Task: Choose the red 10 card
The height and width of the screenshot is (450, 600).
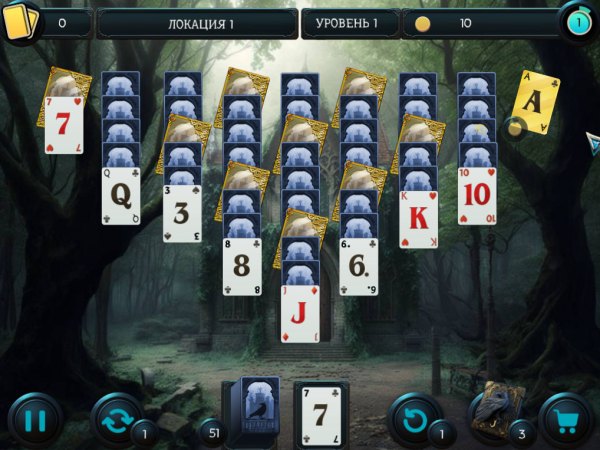Action: [x=477, y=196]
